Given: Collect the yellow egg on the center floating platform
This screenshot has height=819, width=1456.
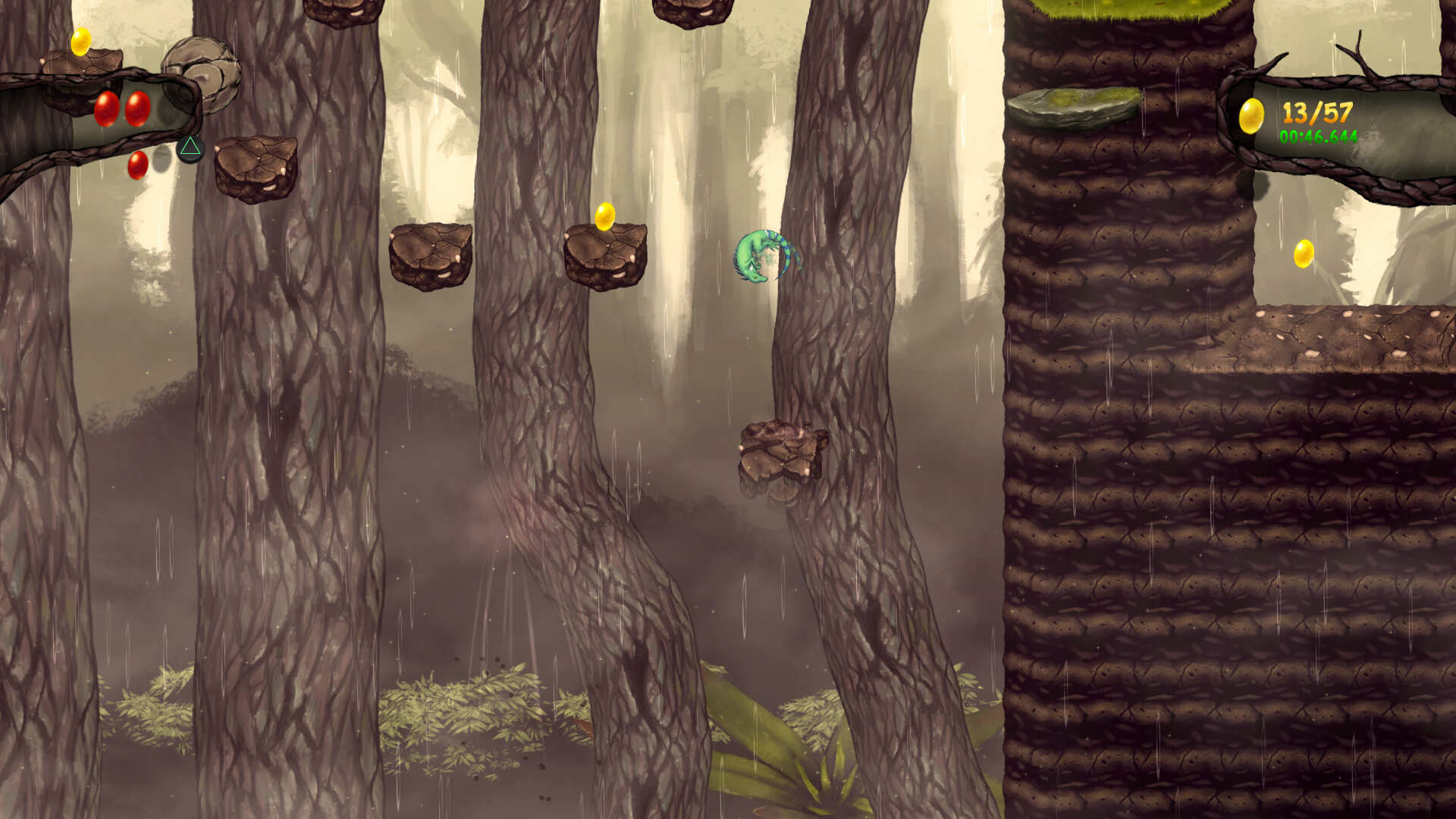Looking at the screenshot, I should pos(606,215).
